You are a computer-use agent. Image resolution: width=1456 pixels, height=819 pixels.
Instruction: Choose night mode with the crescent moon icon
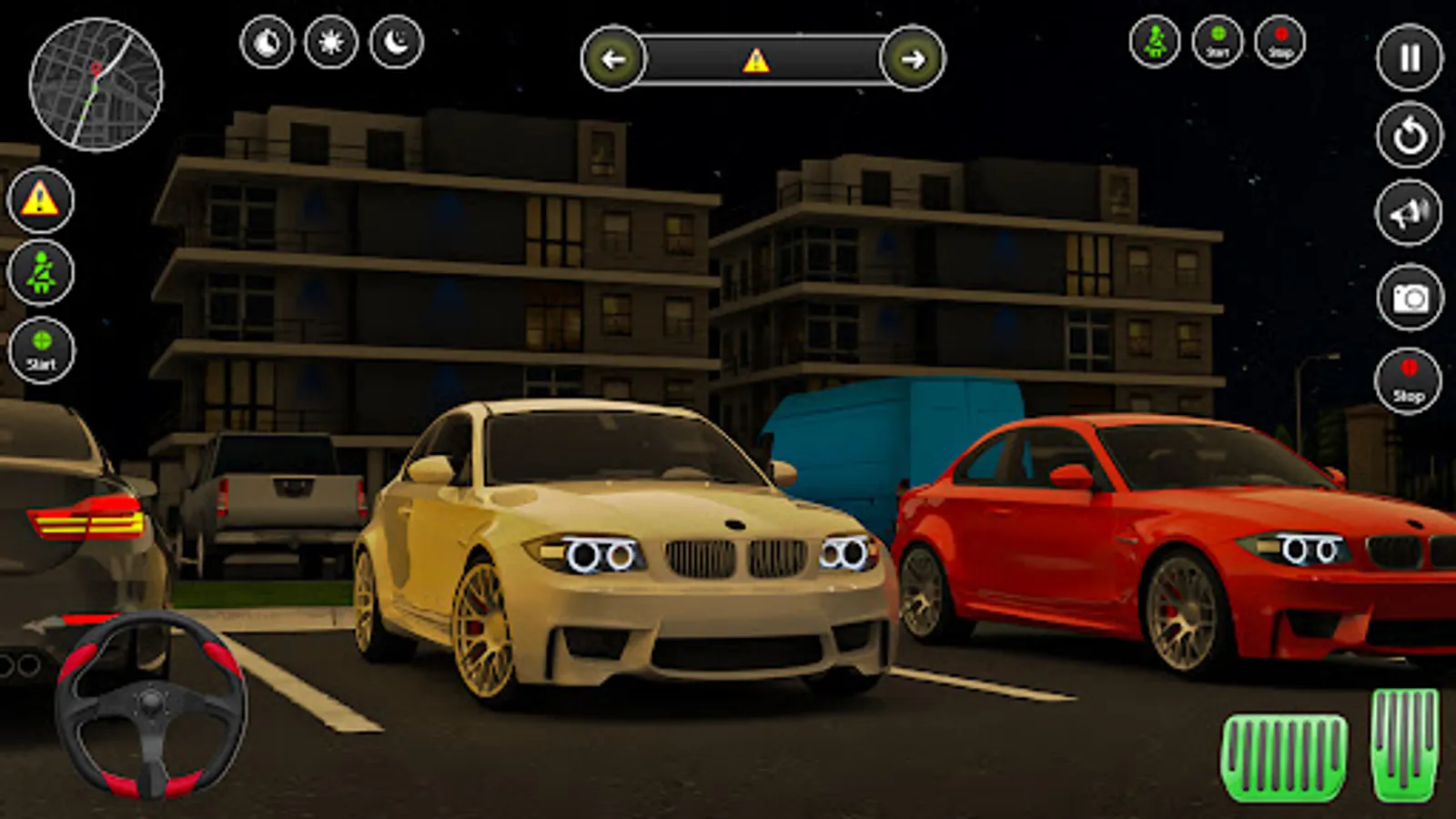click(x=397, y=43)
